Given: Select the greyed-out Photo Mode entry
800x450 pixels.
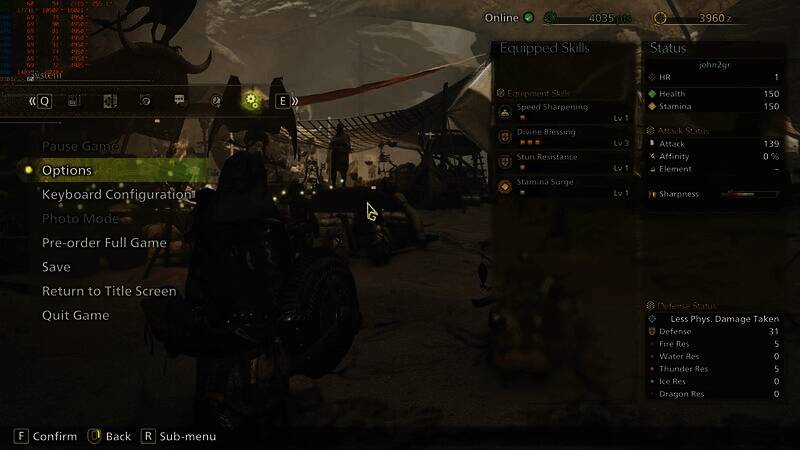Looking at the screenshot, I should click(x=80, y=218).
